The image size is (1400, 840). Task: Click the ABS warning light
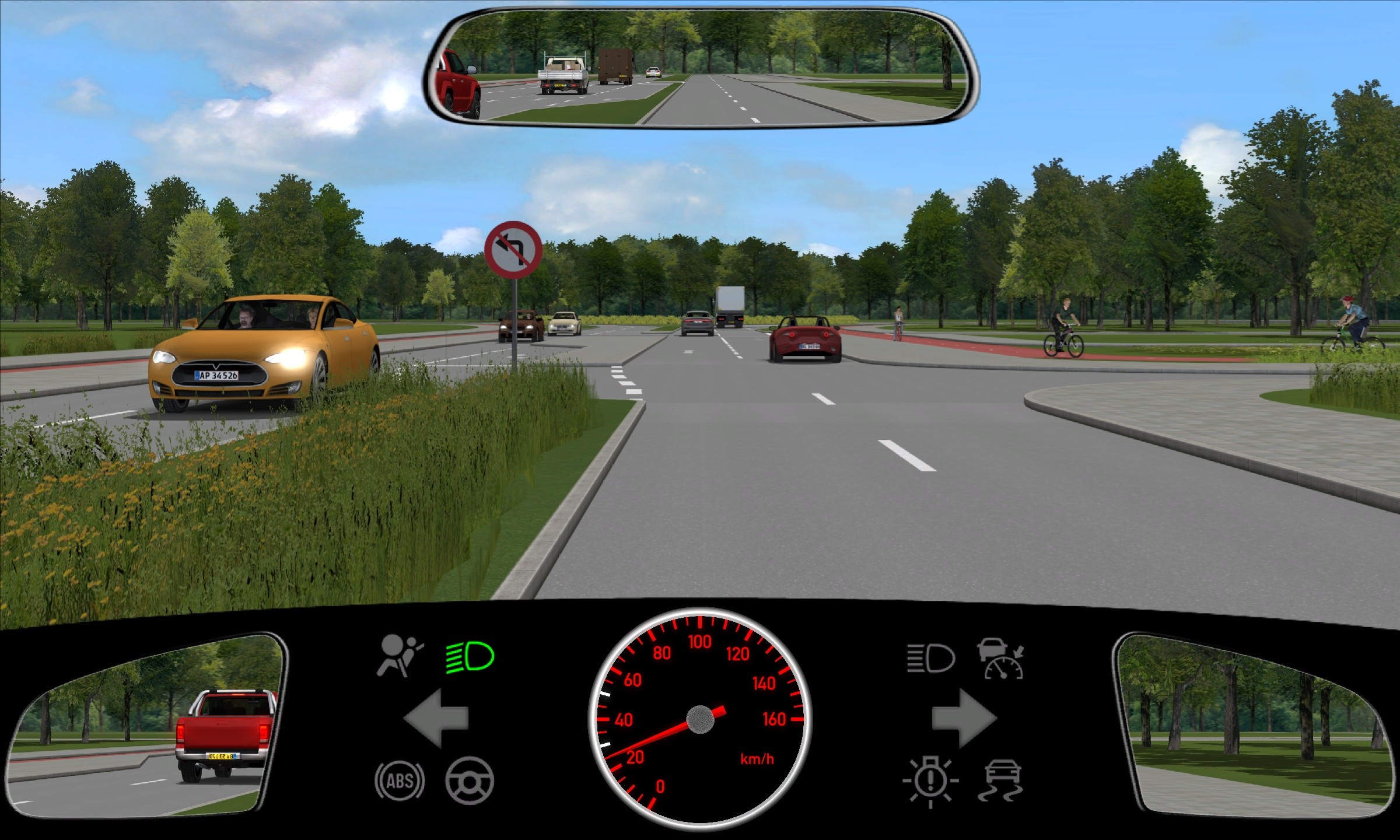pos(400,780)
